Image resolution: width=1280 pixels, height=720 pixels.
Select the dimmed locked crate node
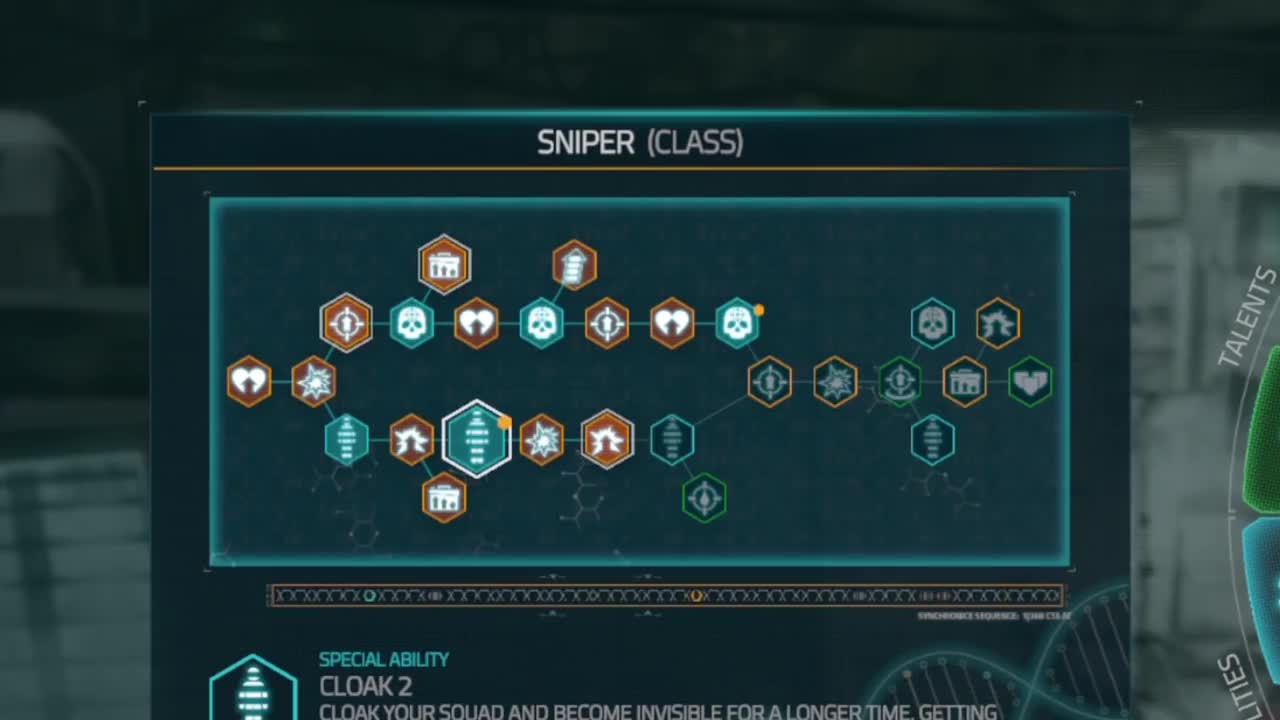964,381
